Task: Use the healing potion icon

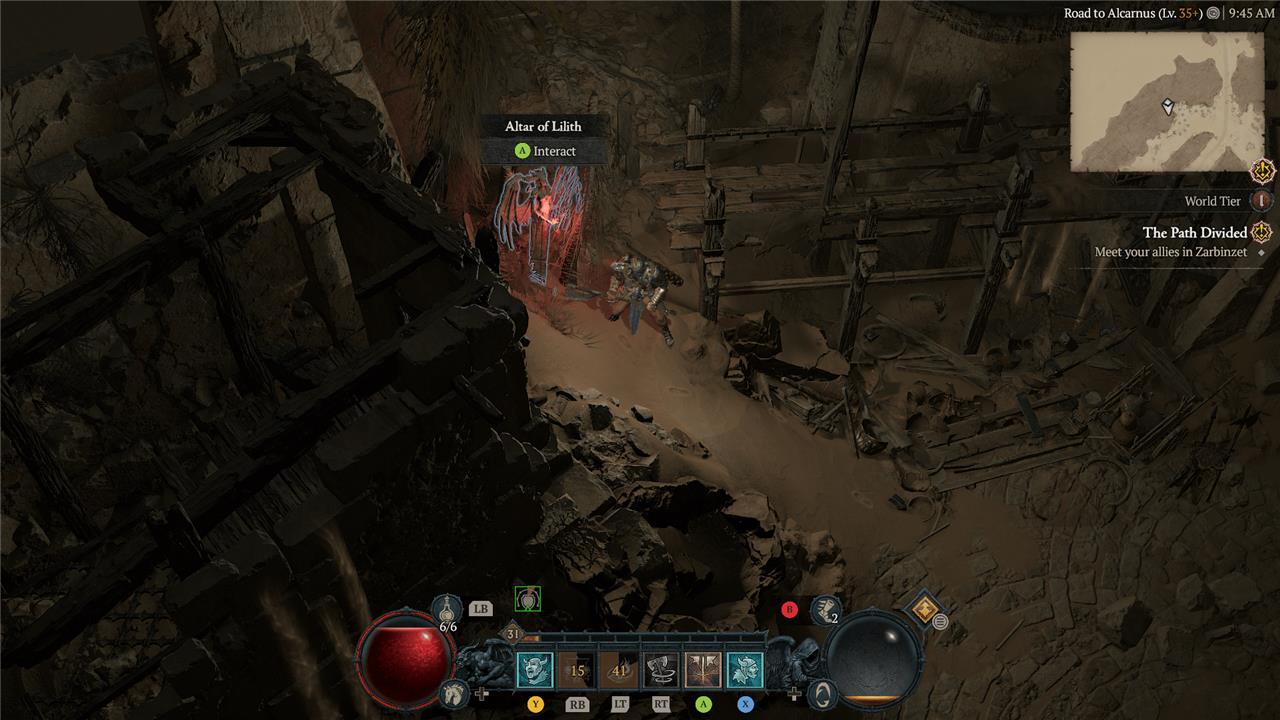Action: [447, 609]
